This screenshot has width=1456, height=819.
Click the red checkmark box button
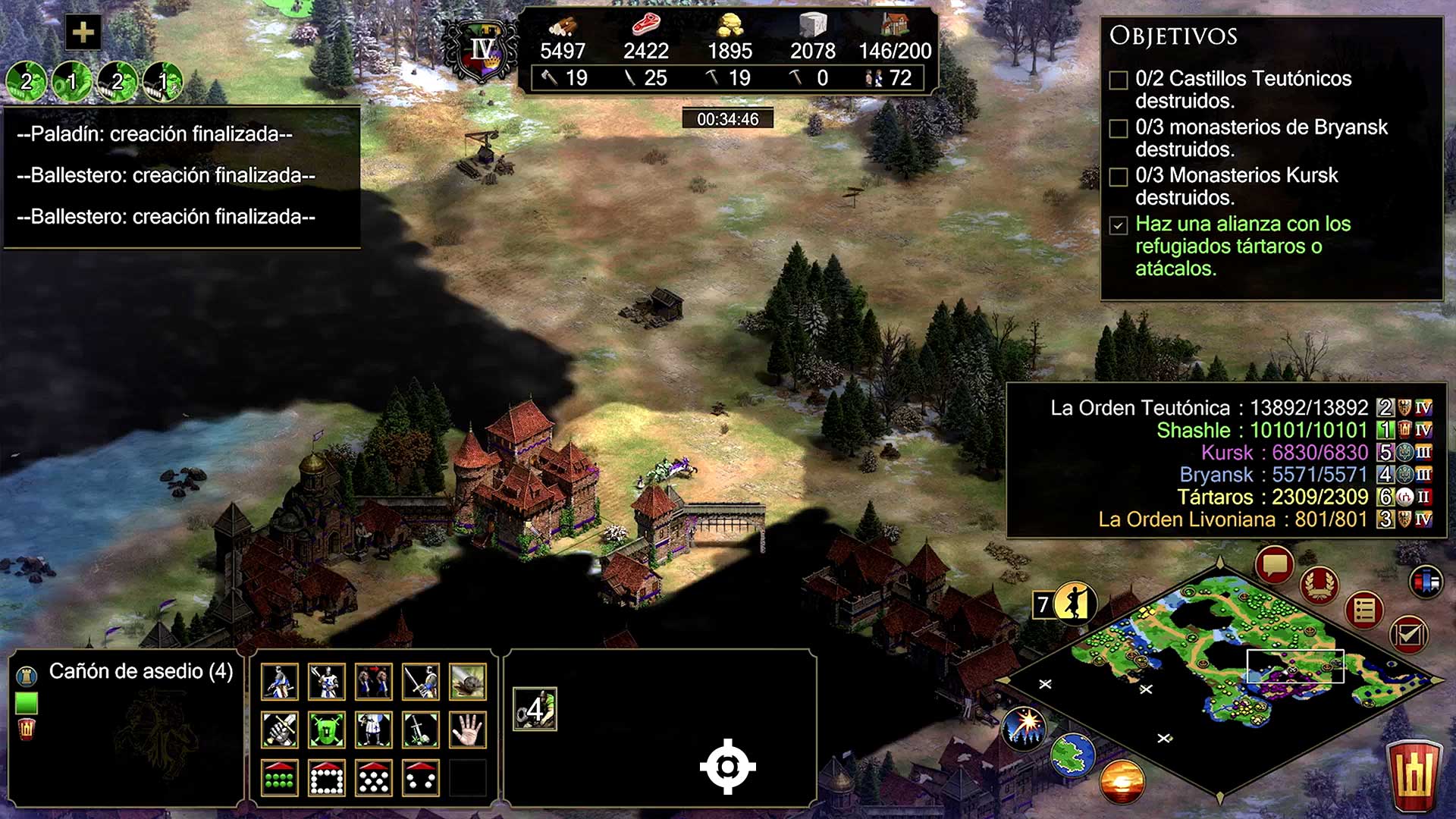coord(1408,634)
